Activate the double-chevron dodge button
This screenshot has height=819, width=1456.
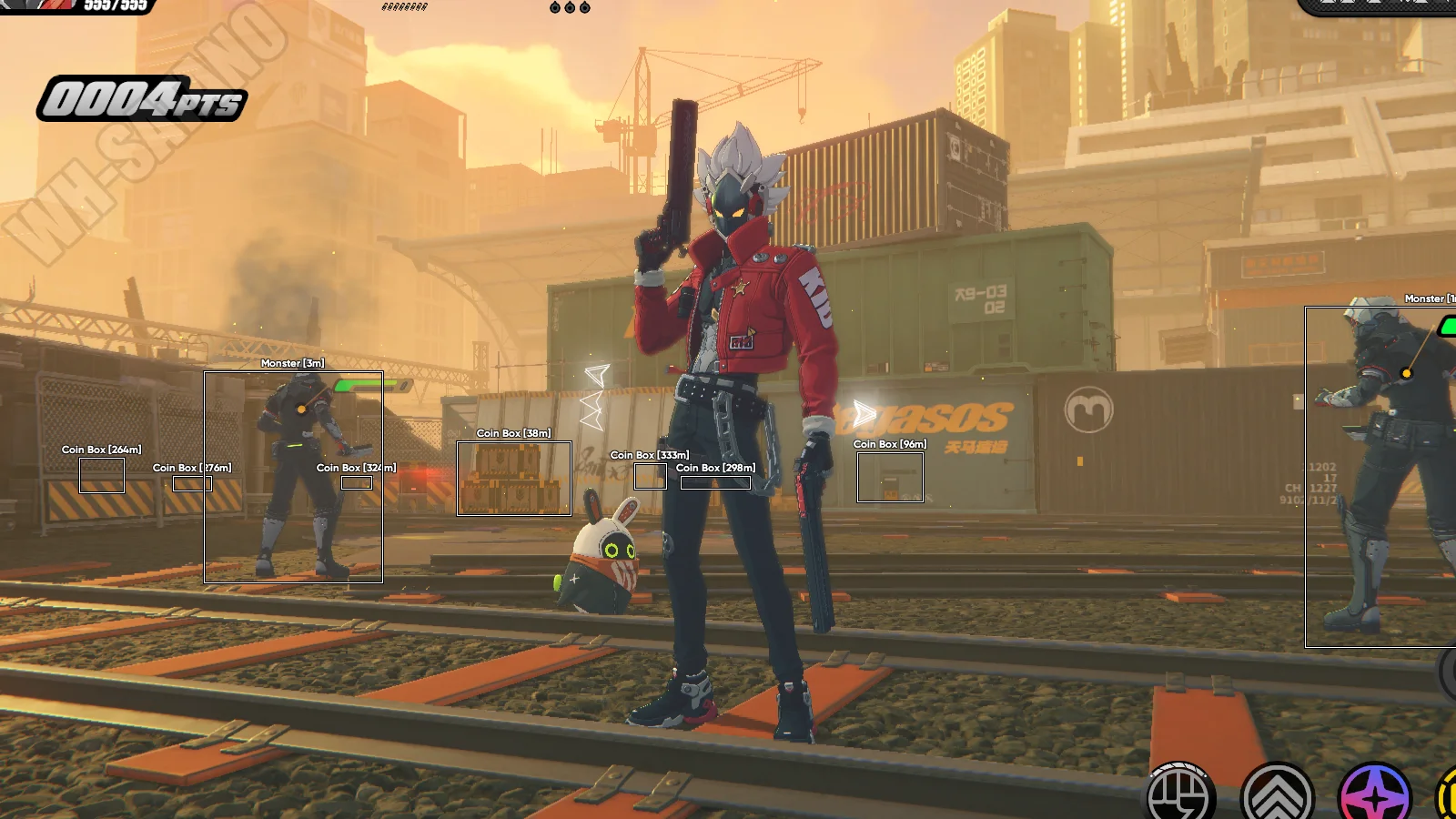[x=1278, y=795]
